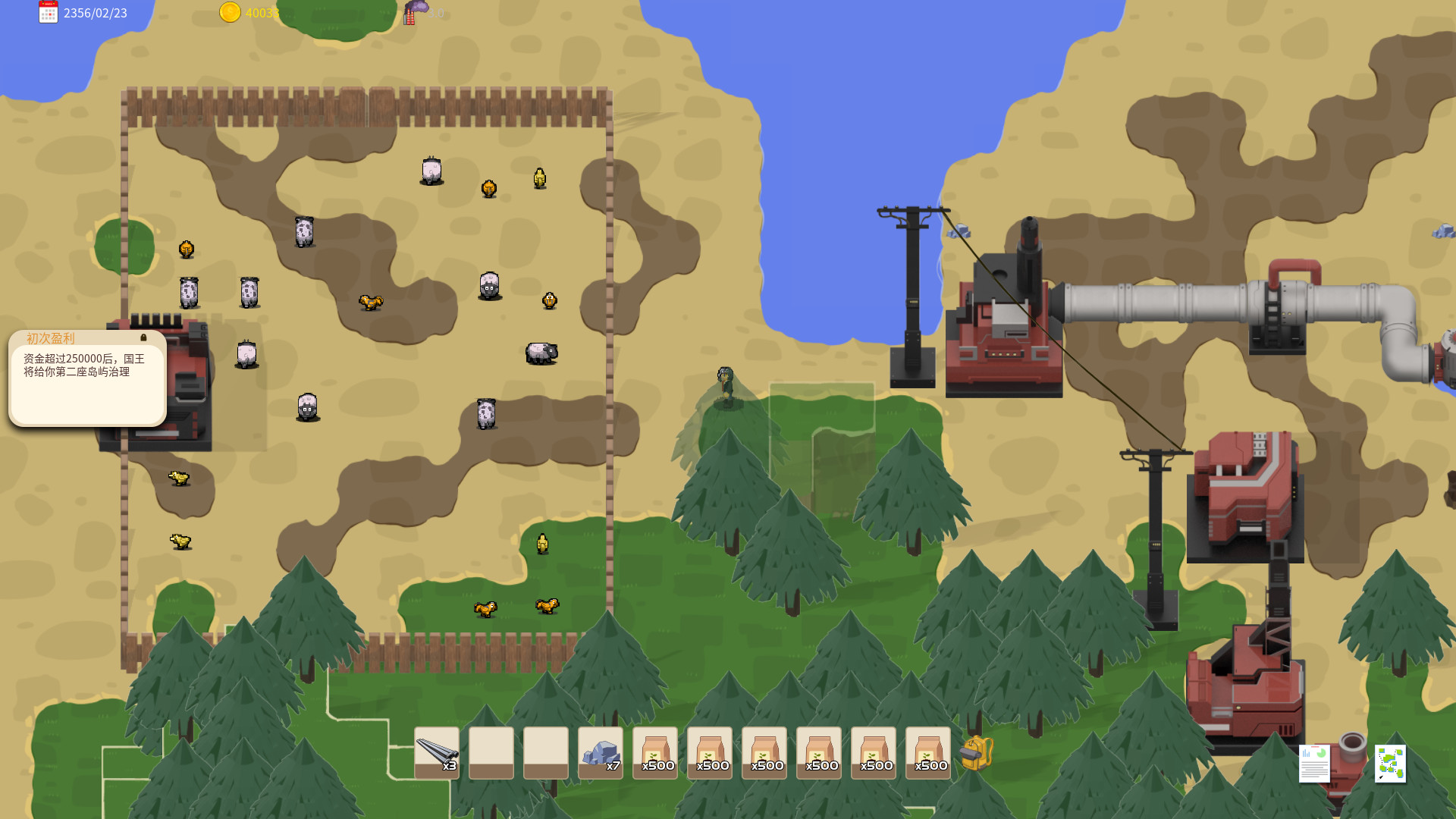Click the 初次盈利 quest title
The width and height of the screenshot is (1456, 819).
pyautogui.click(x=50, y=338)
